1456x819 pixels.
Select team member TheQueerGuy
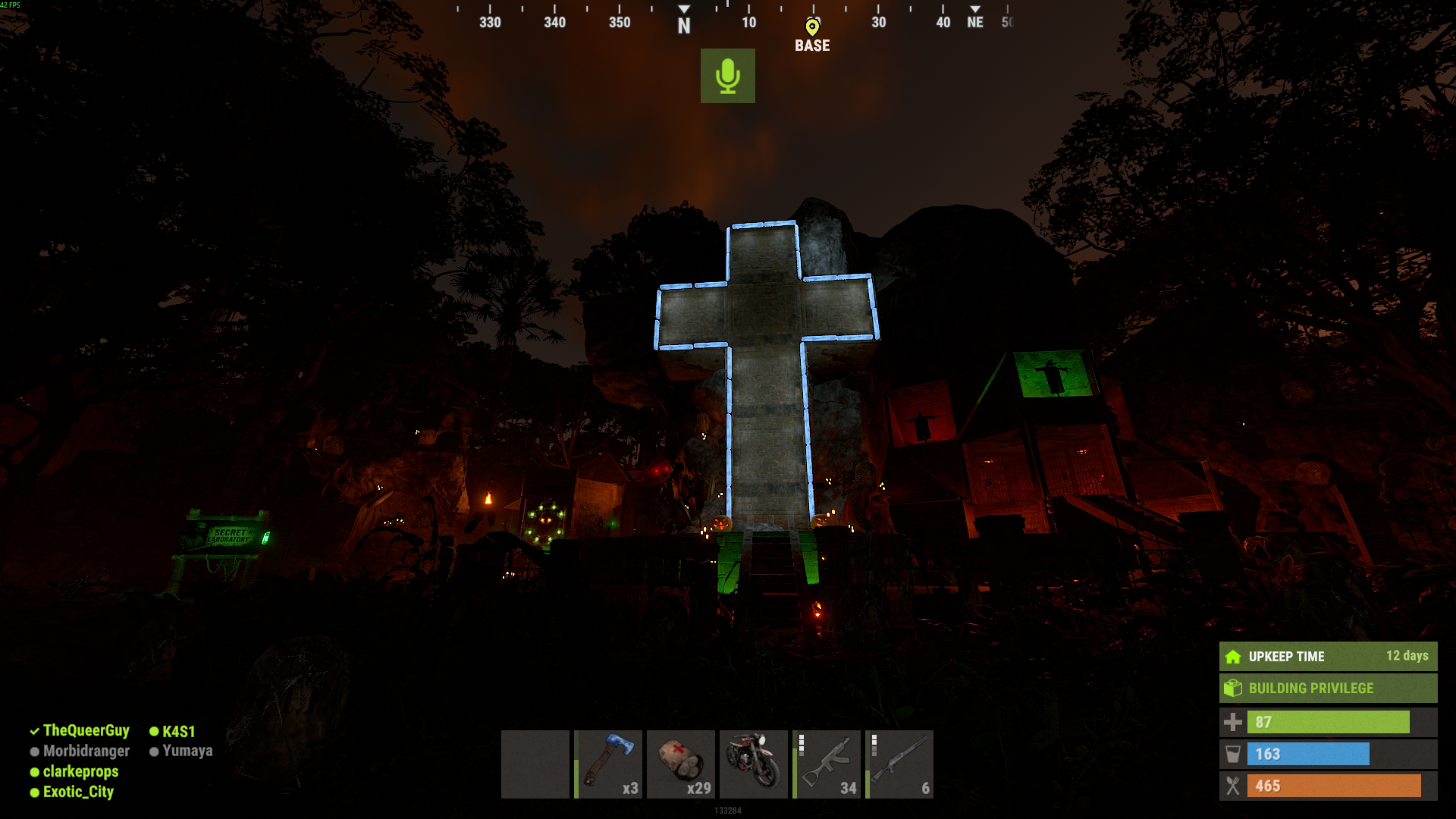pyautogui.click(x=86, y=730)
